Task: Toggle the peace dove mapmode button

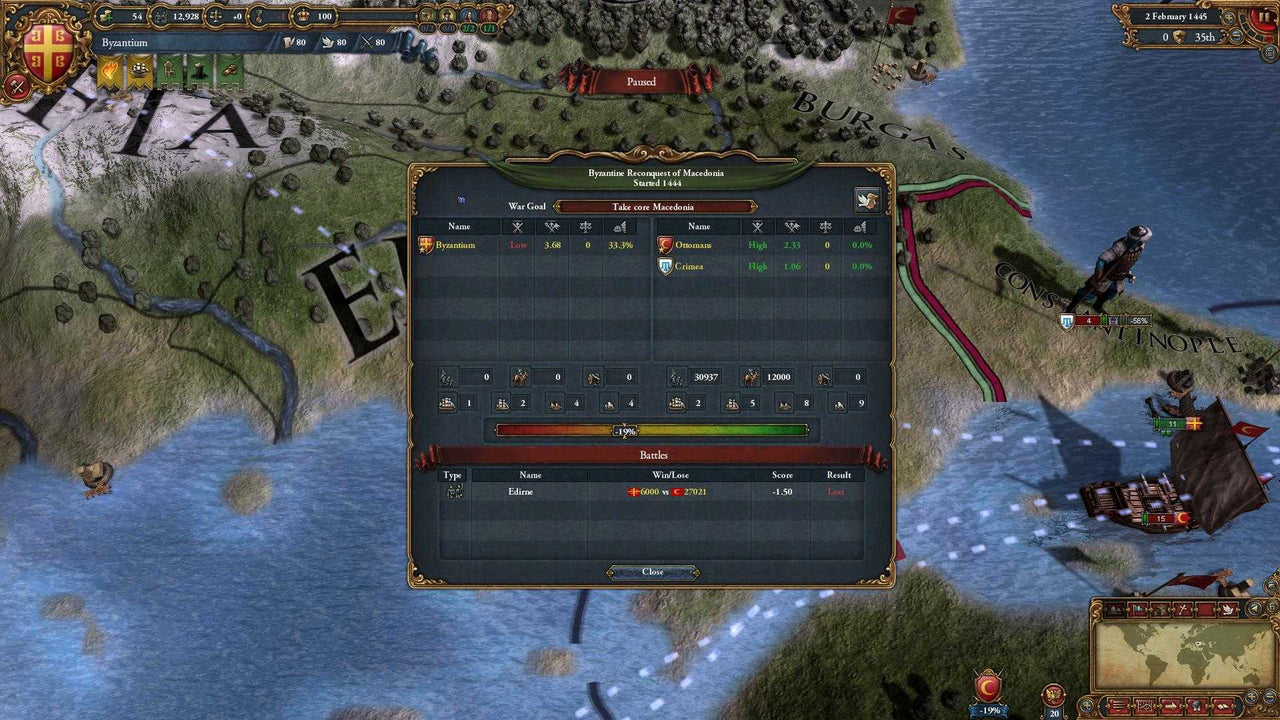Action: pyautogui.click(x=1227, y=608)
